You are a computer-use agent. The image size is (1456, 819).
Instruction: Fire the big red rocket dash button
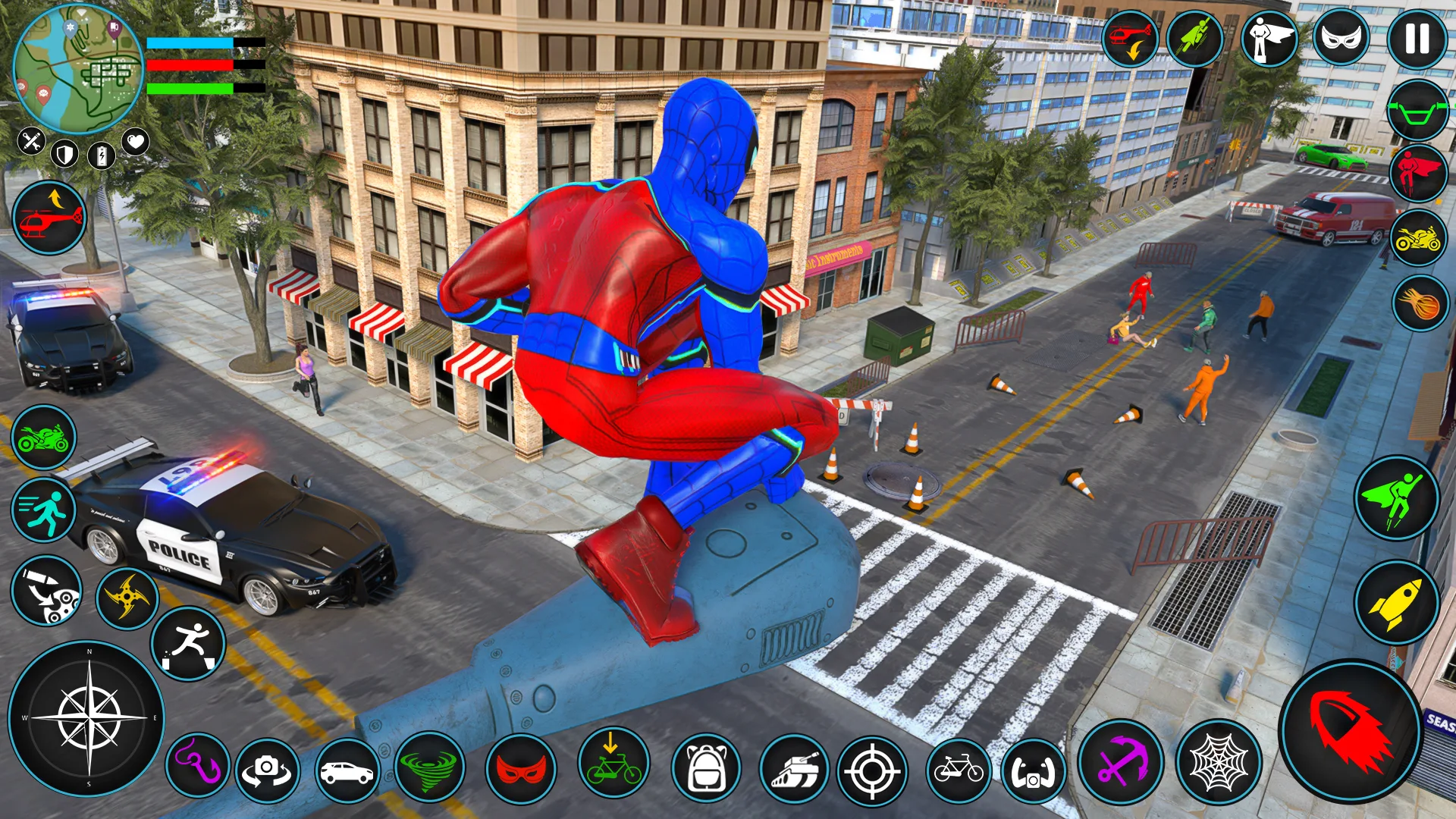pyautogui.click(x=1351, y=731)
